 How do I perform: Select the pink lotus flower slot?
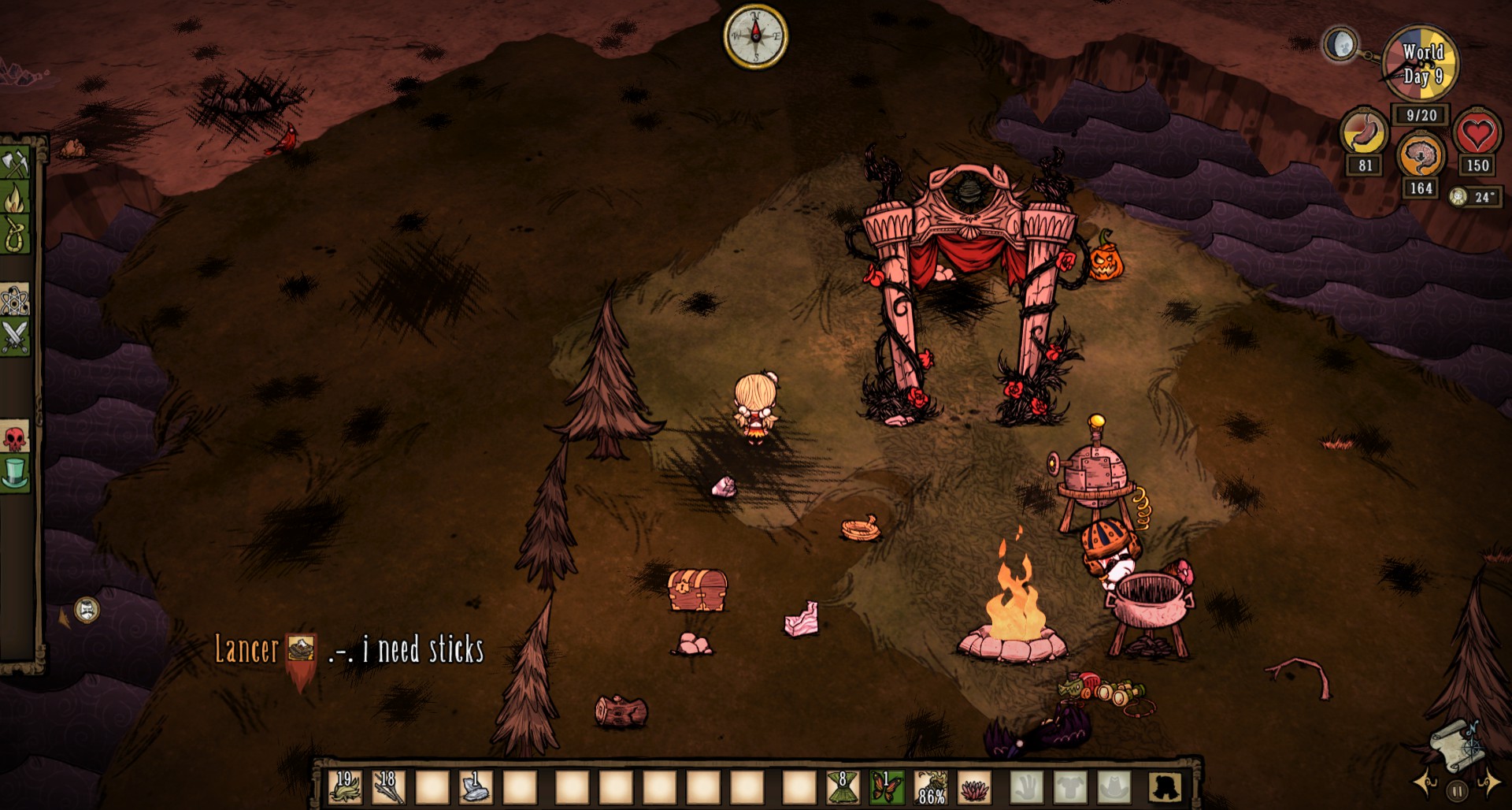click(975, 786)
